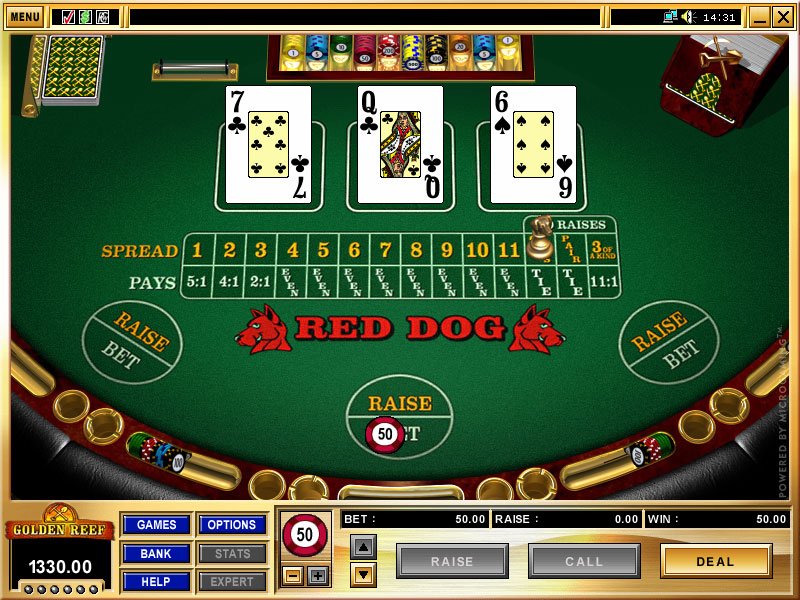Open the Options panel
This screenshot has height=600, width=800.
(x=232, y=525)
